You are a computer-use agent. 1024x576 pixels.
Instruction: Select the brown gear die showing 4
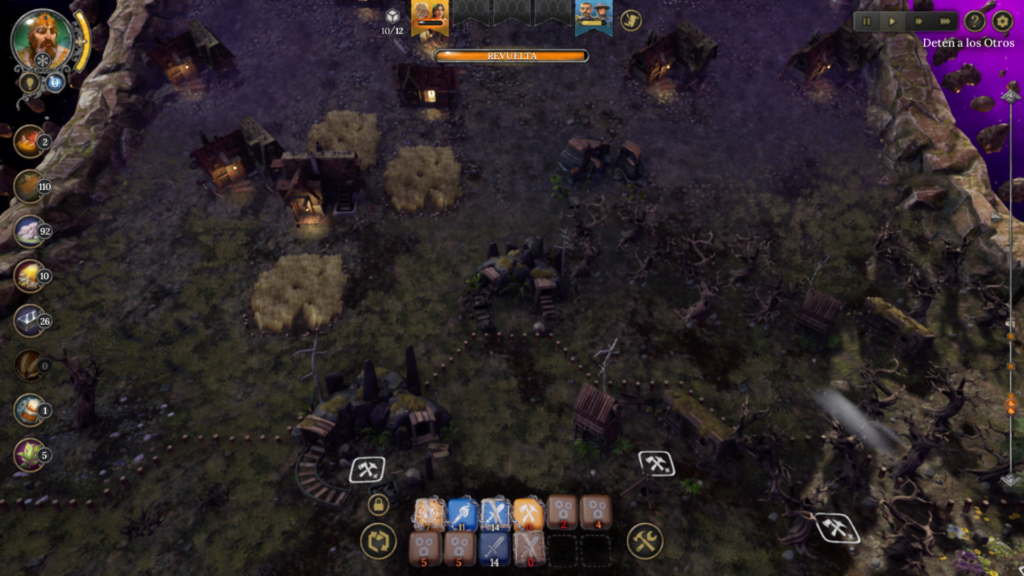point(596,512)
